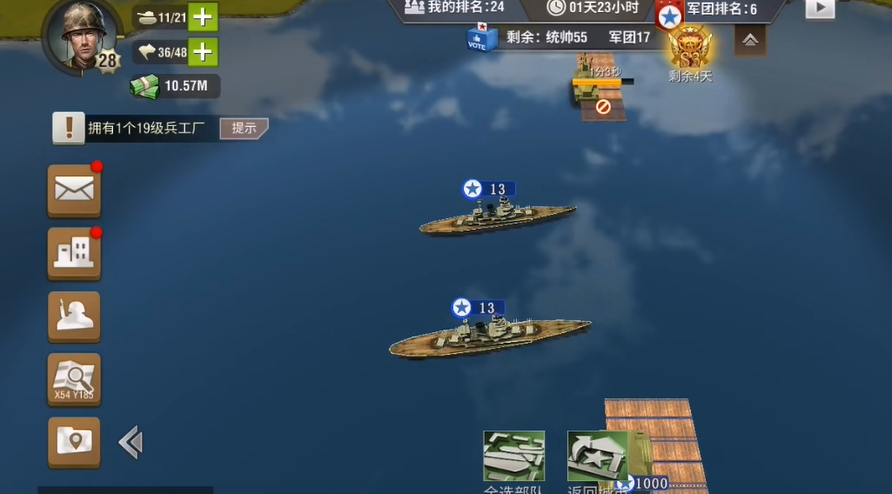
Task: Select the lower battleship with 13 marker
Action: point(489,336)
